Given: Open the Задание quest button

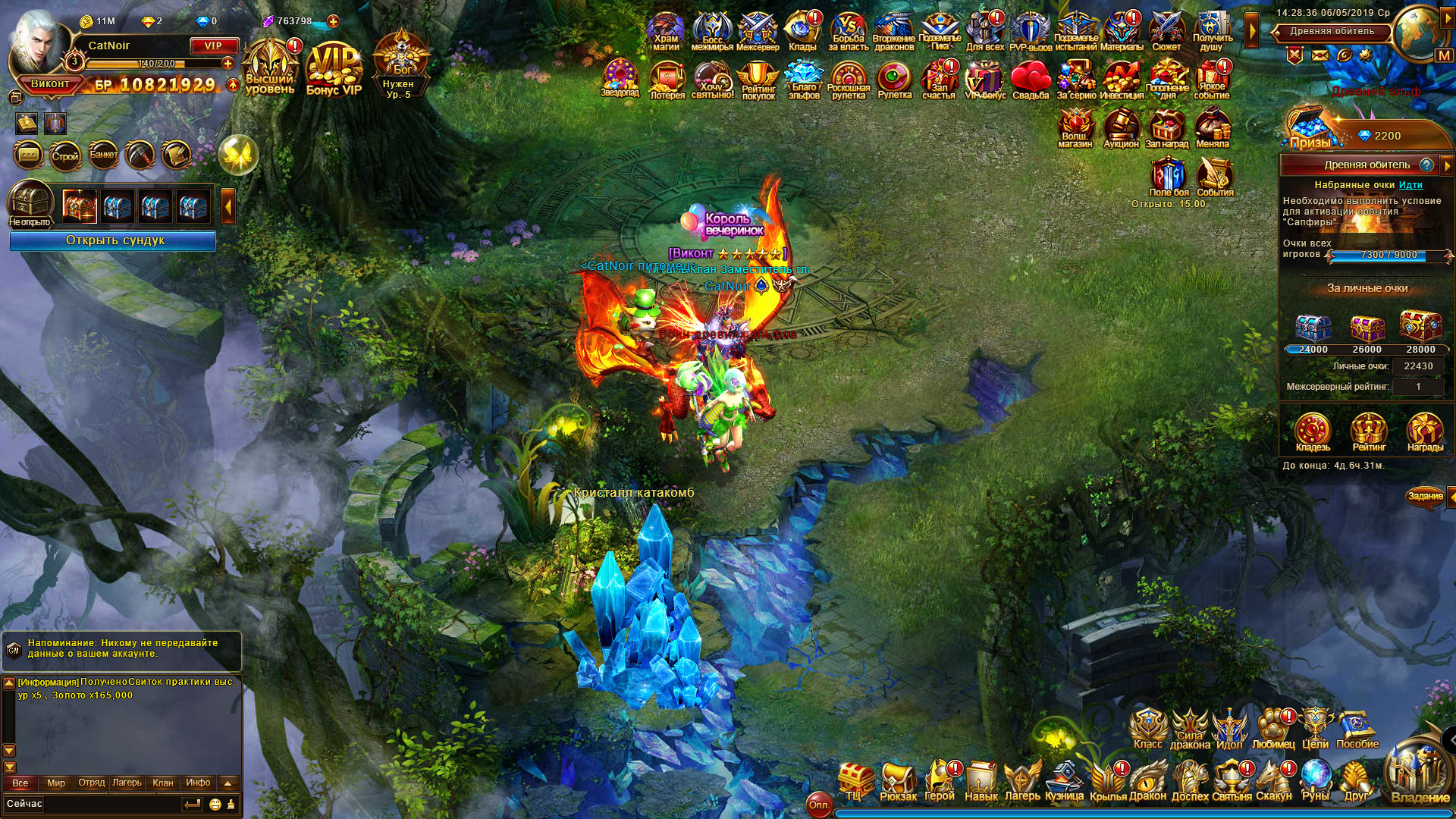Looking at the screenshot, I should pyautogui.click(x=1425, y=497).
